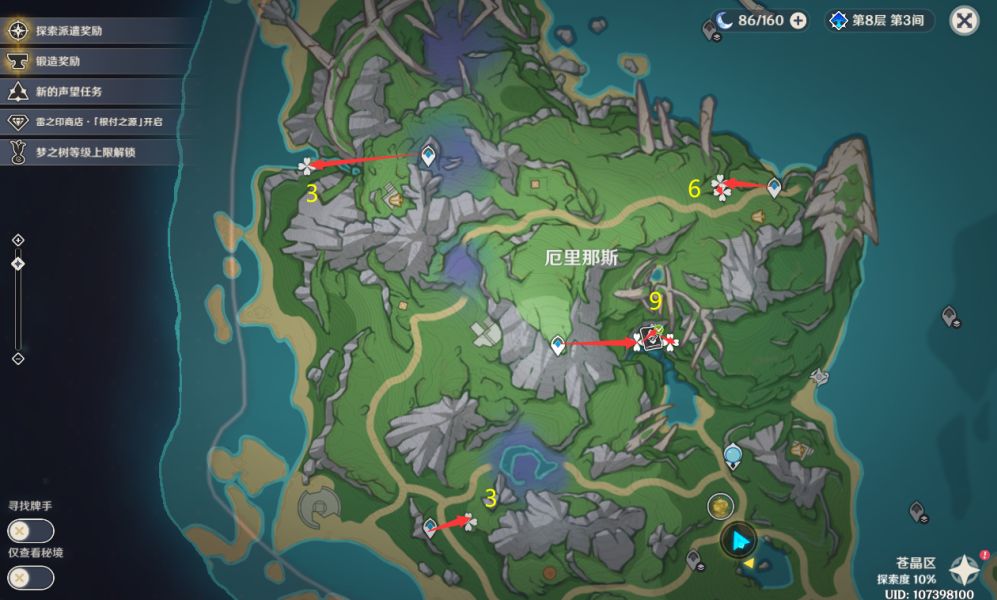Screen dimensions: 997x600
Task: Open the region switcher star icon beside 苍晶区
Action: click(964, 570)
